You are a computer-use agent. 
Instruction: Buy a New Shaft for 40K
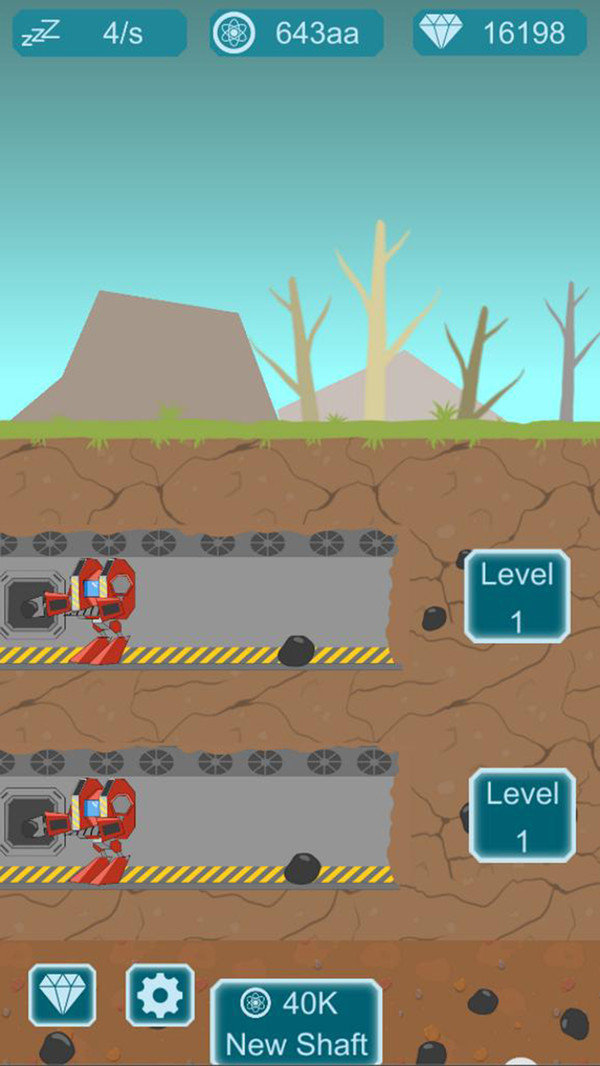coord(296,1023)
